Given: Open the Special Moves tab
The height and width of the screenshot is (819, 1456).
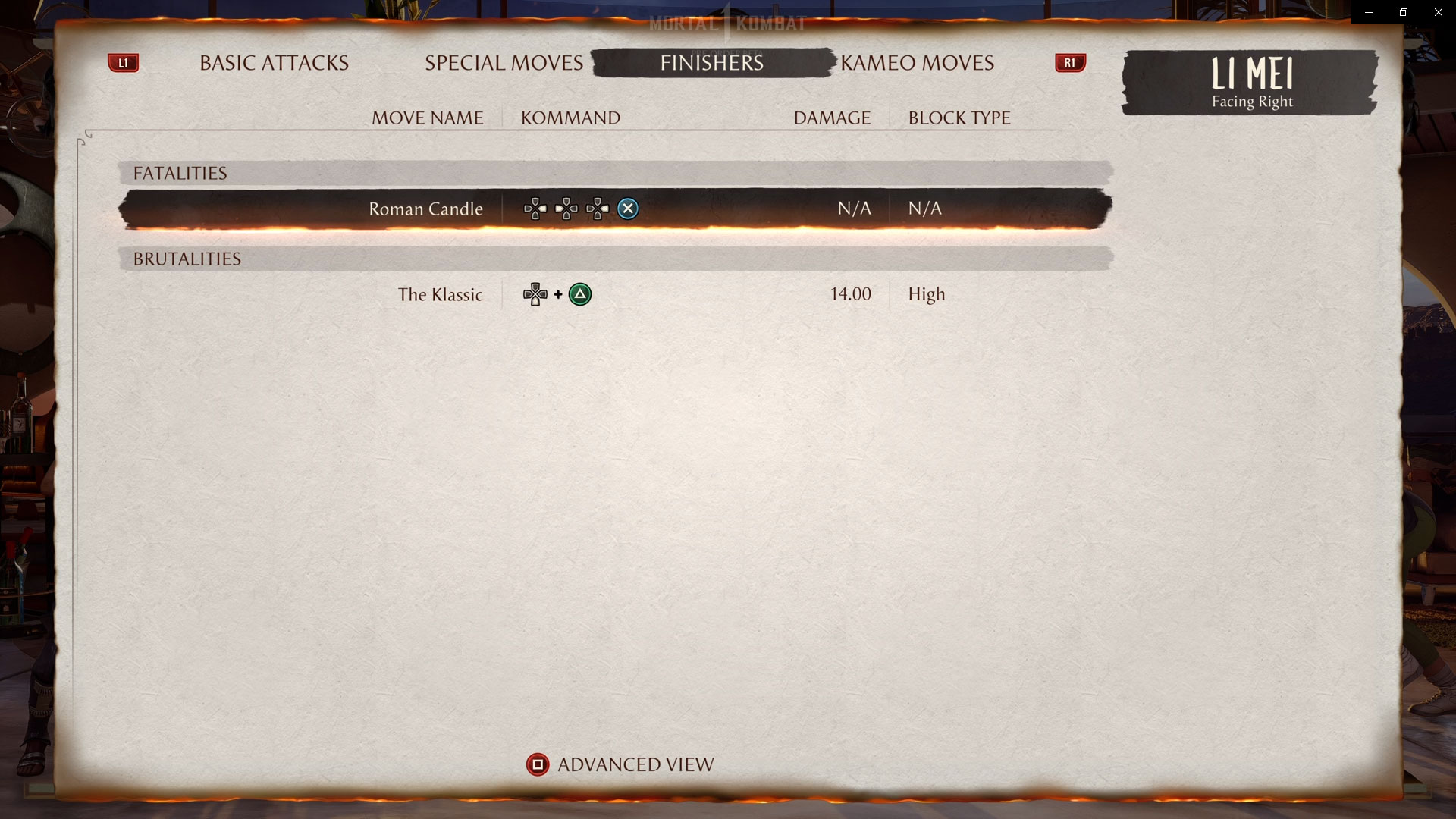Looking at the screenshot, I should pyautogui.click(x=504, y=63).
